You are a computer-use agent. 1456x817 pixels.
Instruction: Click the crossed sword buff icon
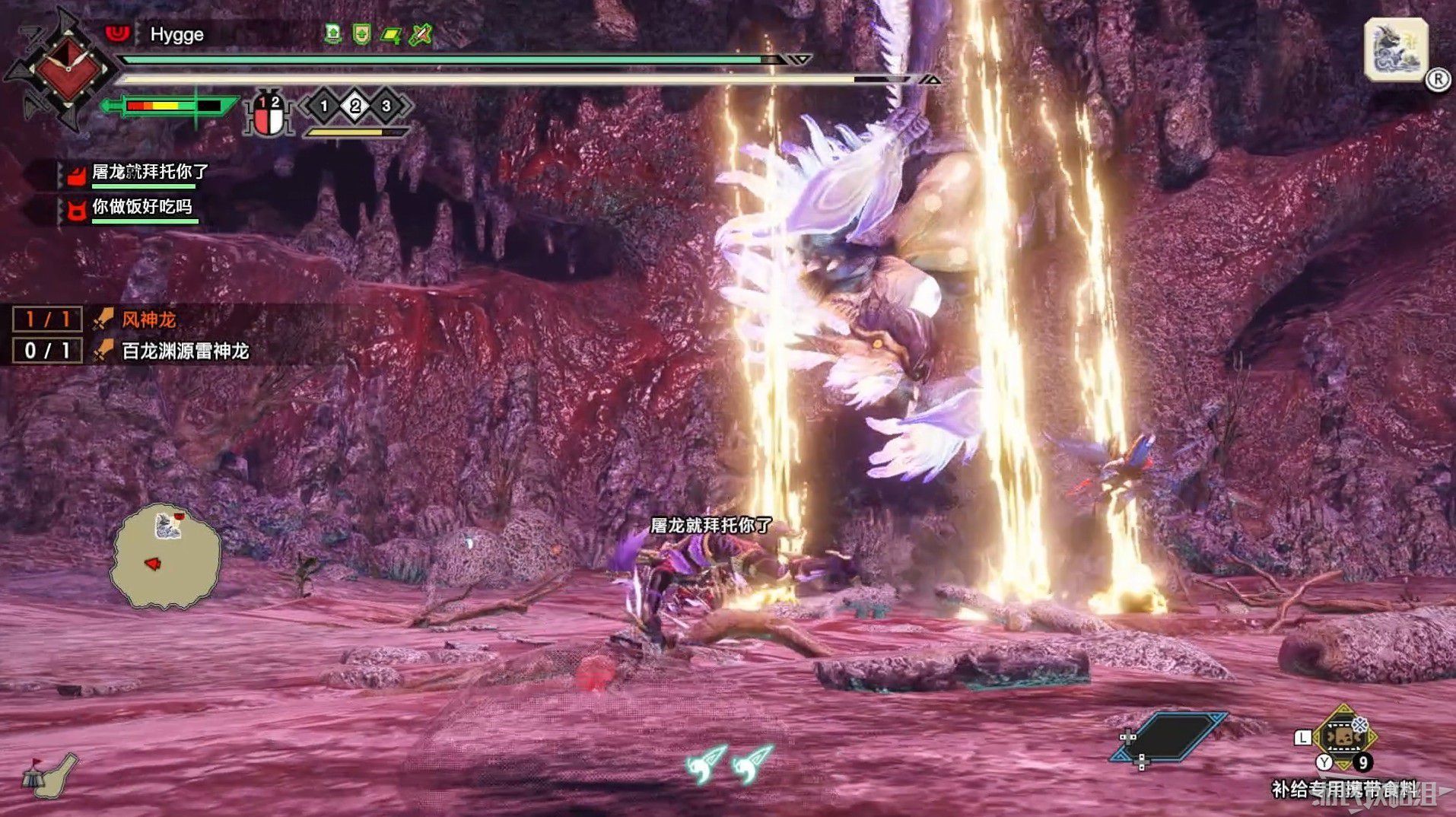pos(420,34)
